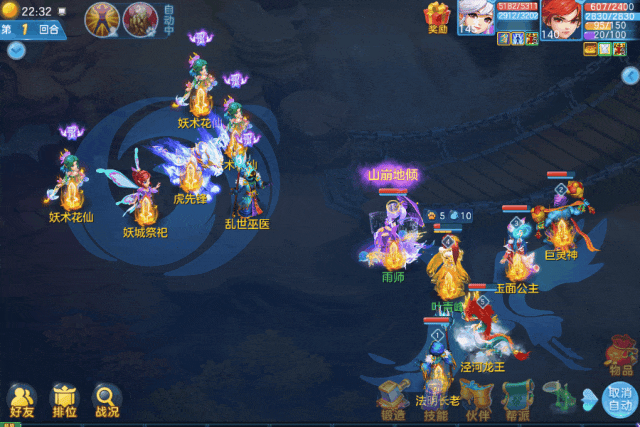View the 战况 battle report
The image size is (640, 427).
click(x=106, y=399)
